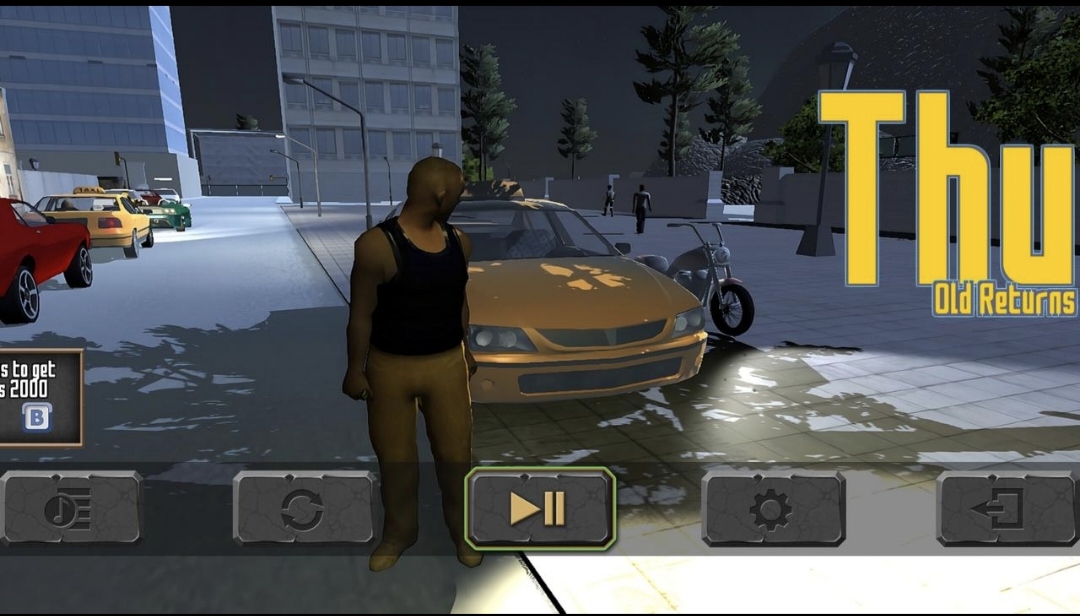
Task: Tap the blue B icon reward panel
Action: 37,415
